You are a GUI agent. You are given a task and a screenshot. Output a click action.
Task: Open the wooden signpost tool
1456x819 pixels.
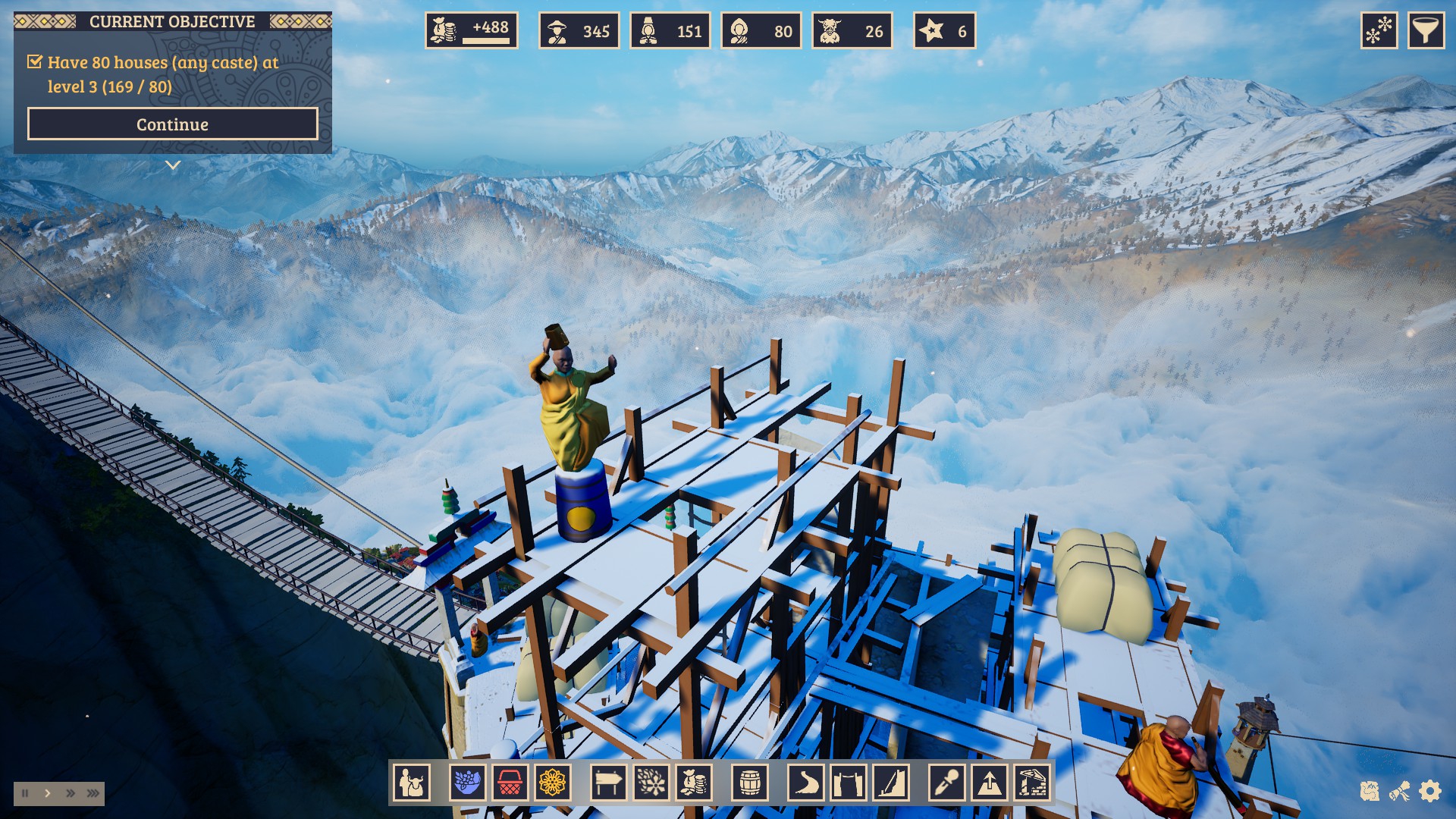tap(608, 782)
